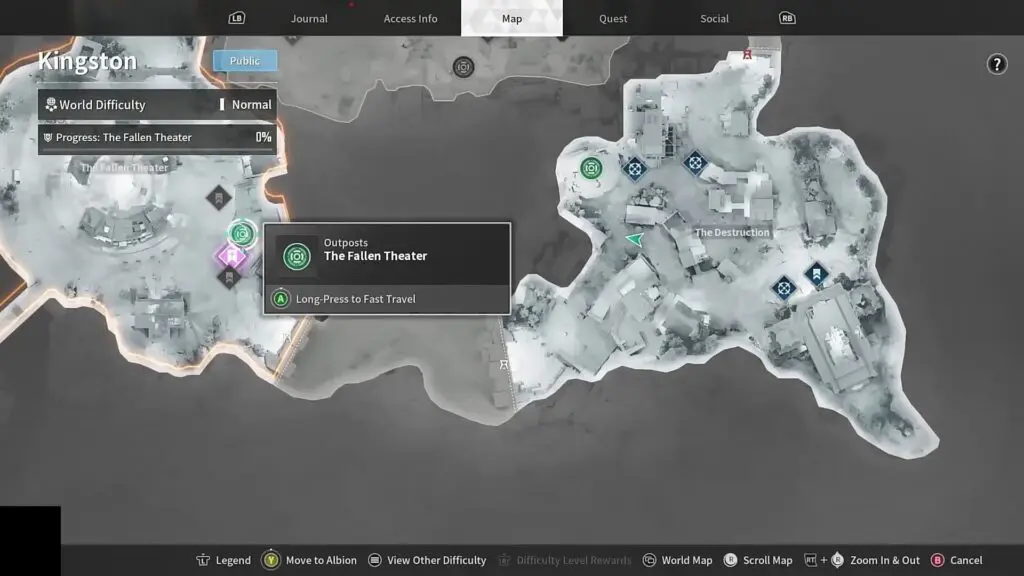Screen dimensions: 1024x576
Task: Switch to the Journal tab
Action: click(309, 18)
